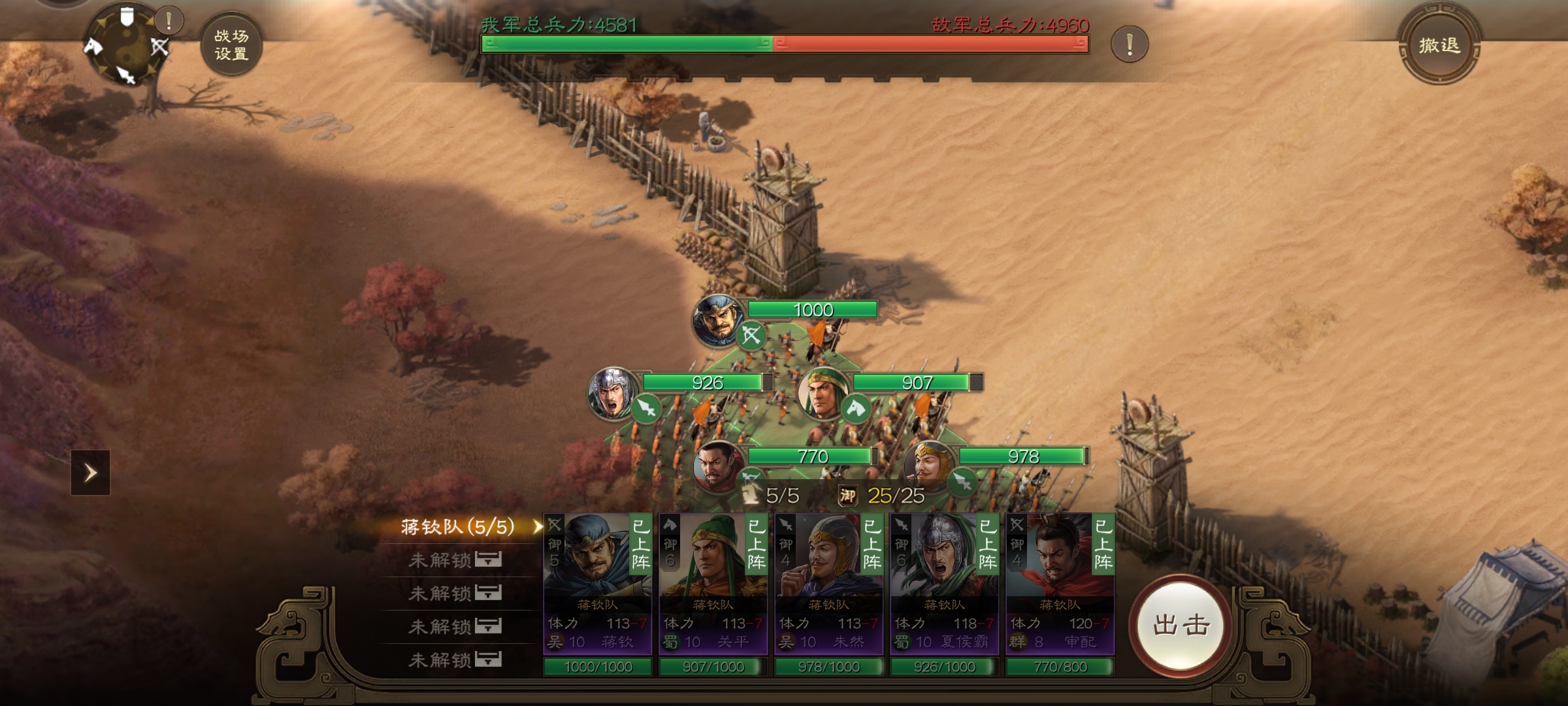Show info beside the army strength bar
The height and width of the screenshot is (706, 1568).
tap(1129, 44)
